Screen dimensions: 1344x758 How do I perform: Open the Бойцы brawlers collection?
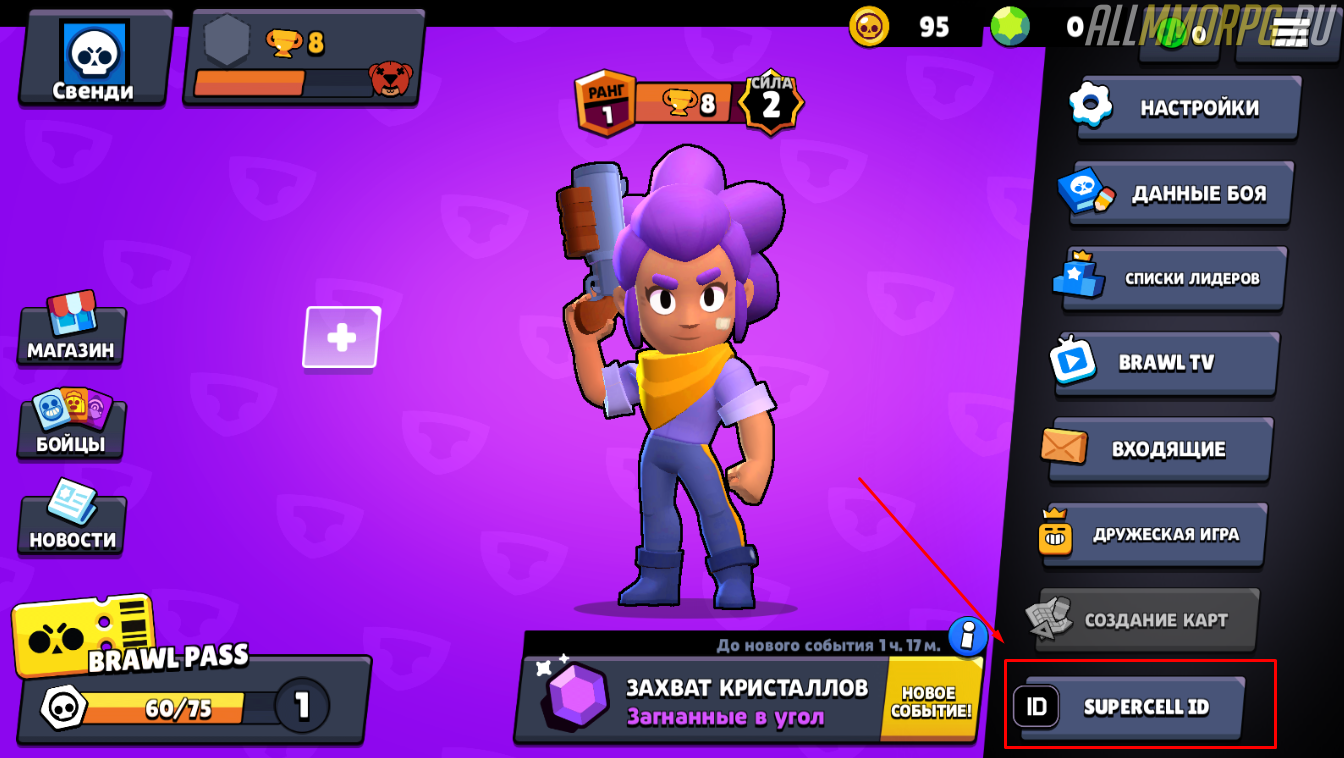click(x=71, y=424)
